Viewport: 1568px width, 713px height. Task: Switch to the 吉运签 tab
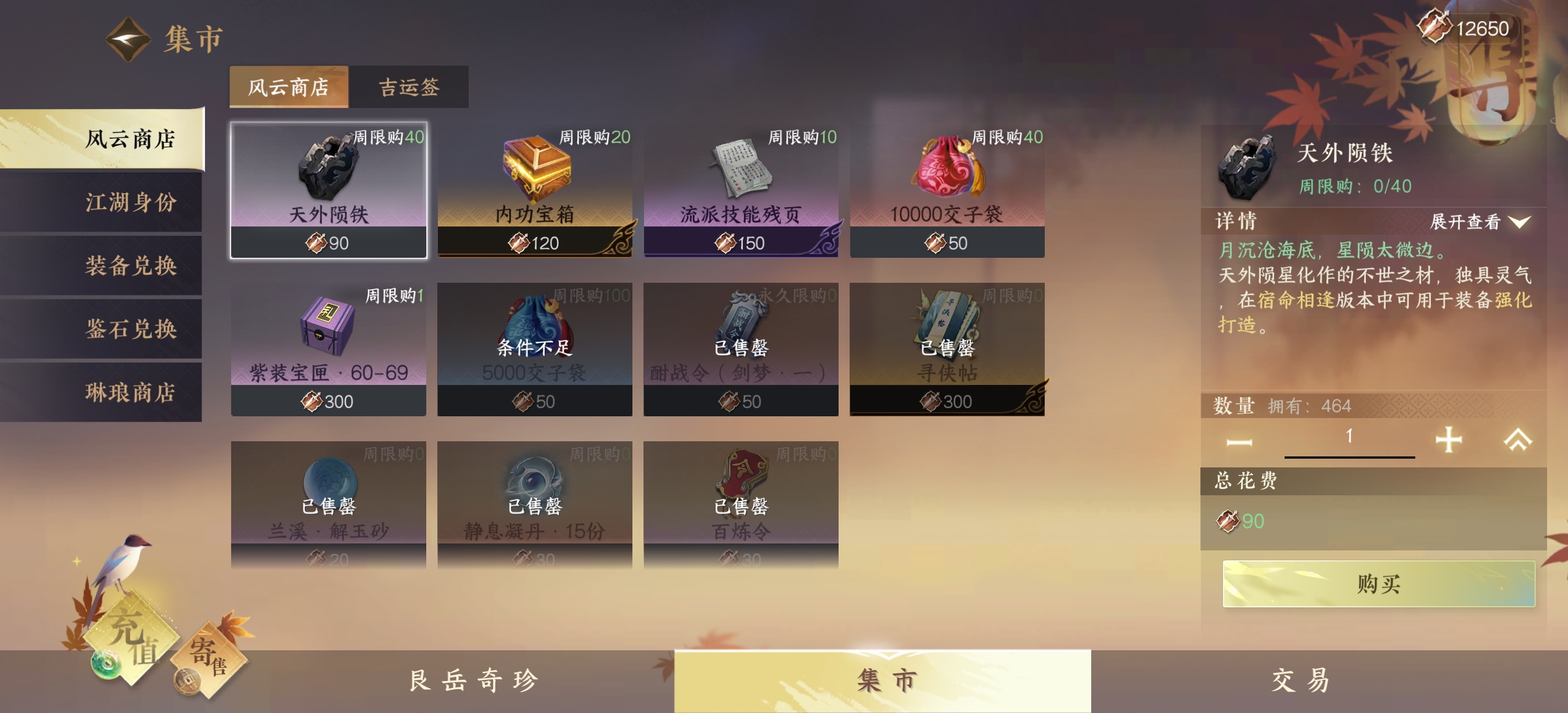[x=408, y=87]
